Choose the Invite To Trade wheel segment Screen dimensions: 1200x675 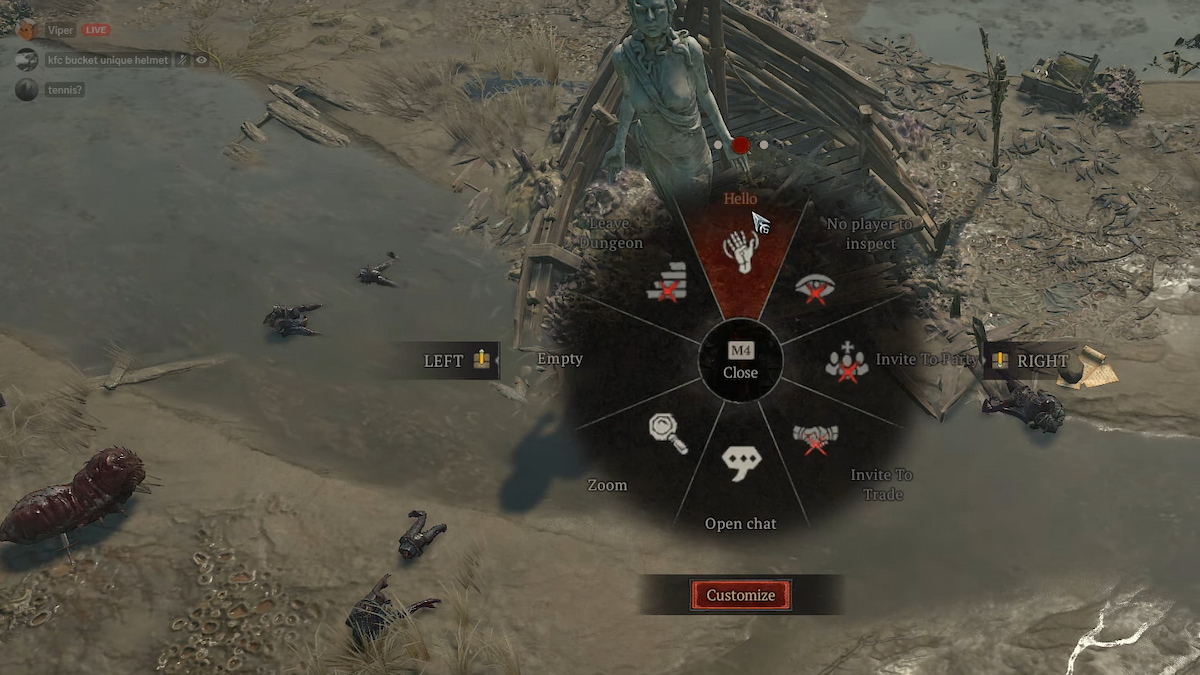815,439
